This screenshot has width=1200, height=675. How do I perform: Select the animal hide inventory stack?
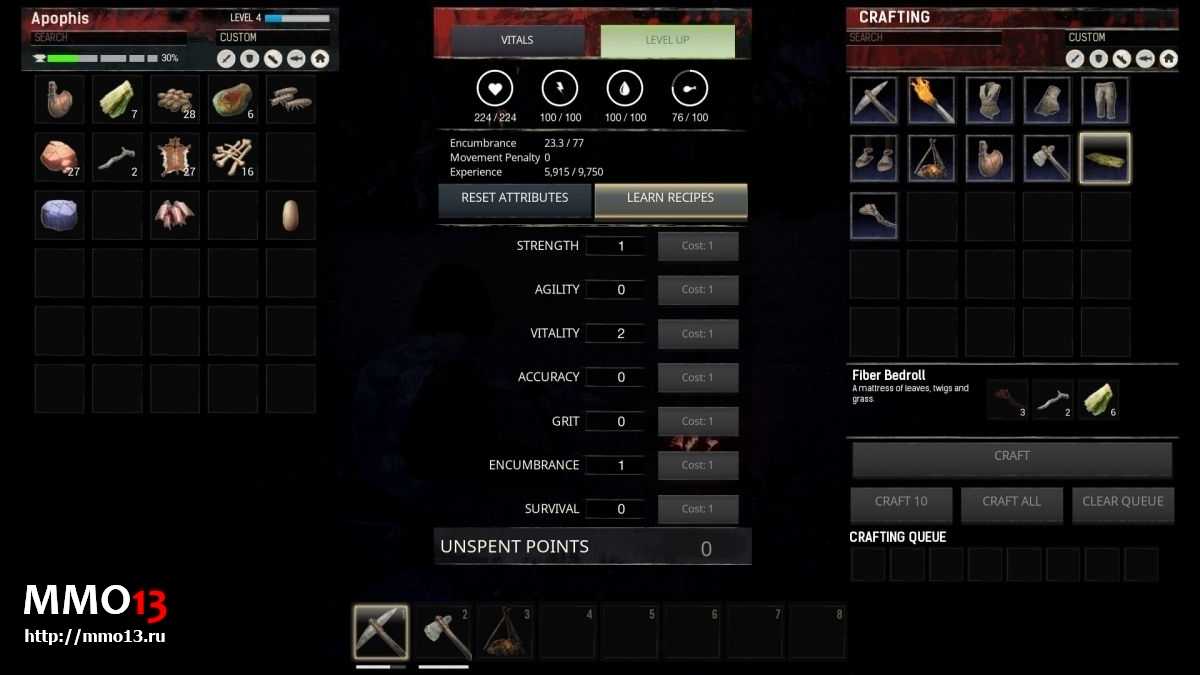pos(175,157)
